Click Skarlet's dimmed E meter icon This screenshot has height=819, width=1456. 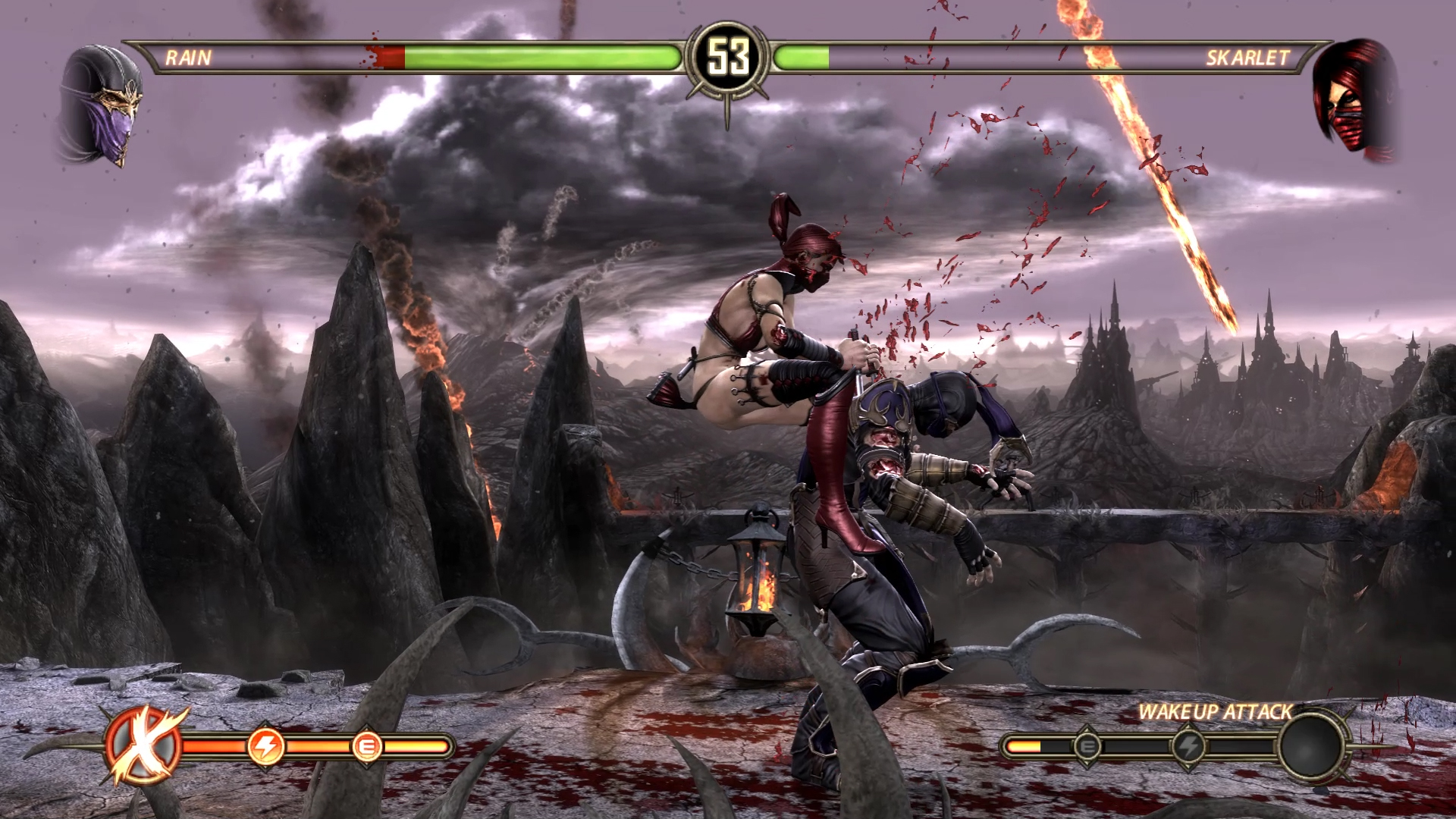1087,747
